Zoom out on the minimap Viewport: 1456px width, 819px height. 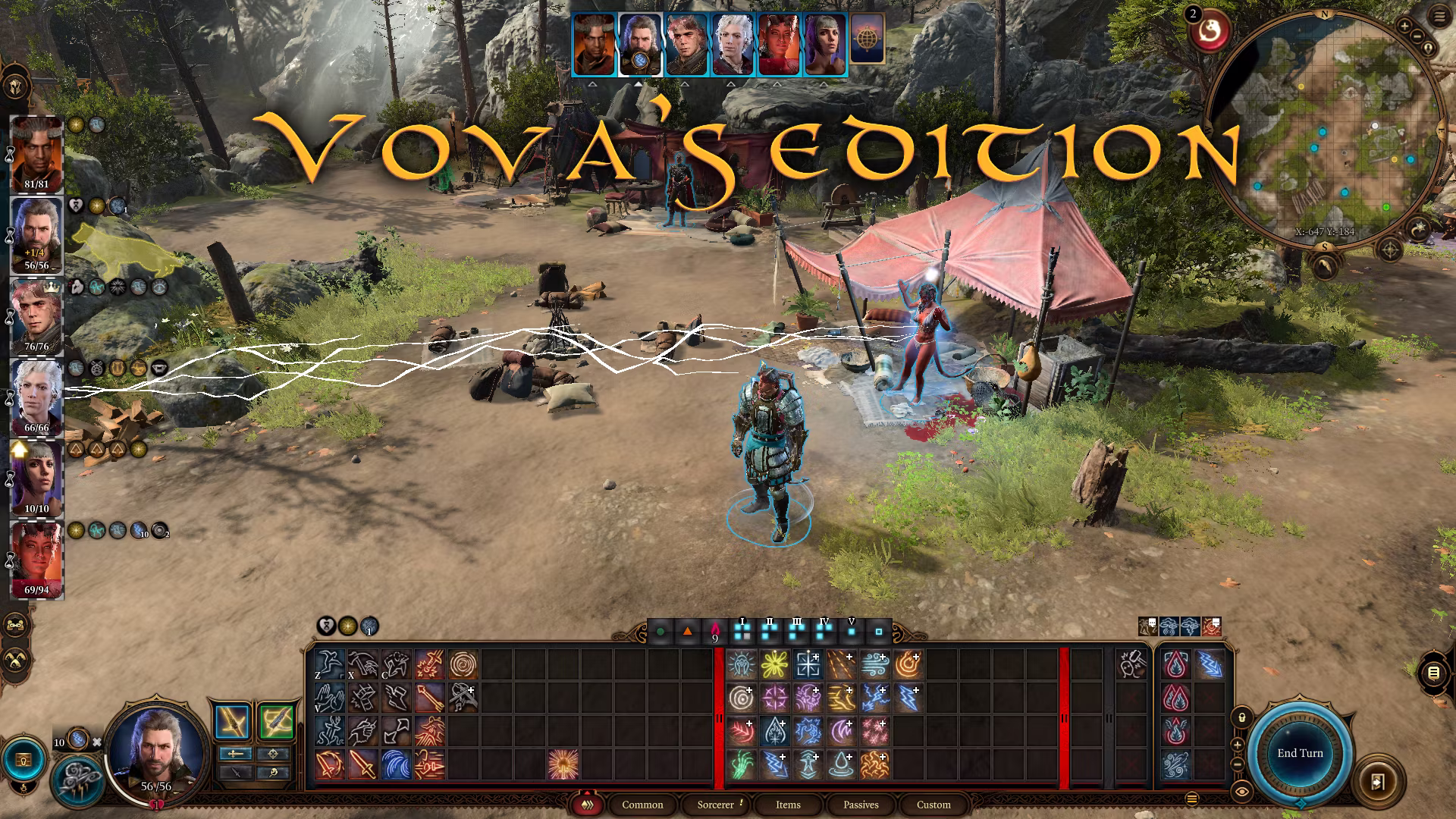click(1416, 36)
